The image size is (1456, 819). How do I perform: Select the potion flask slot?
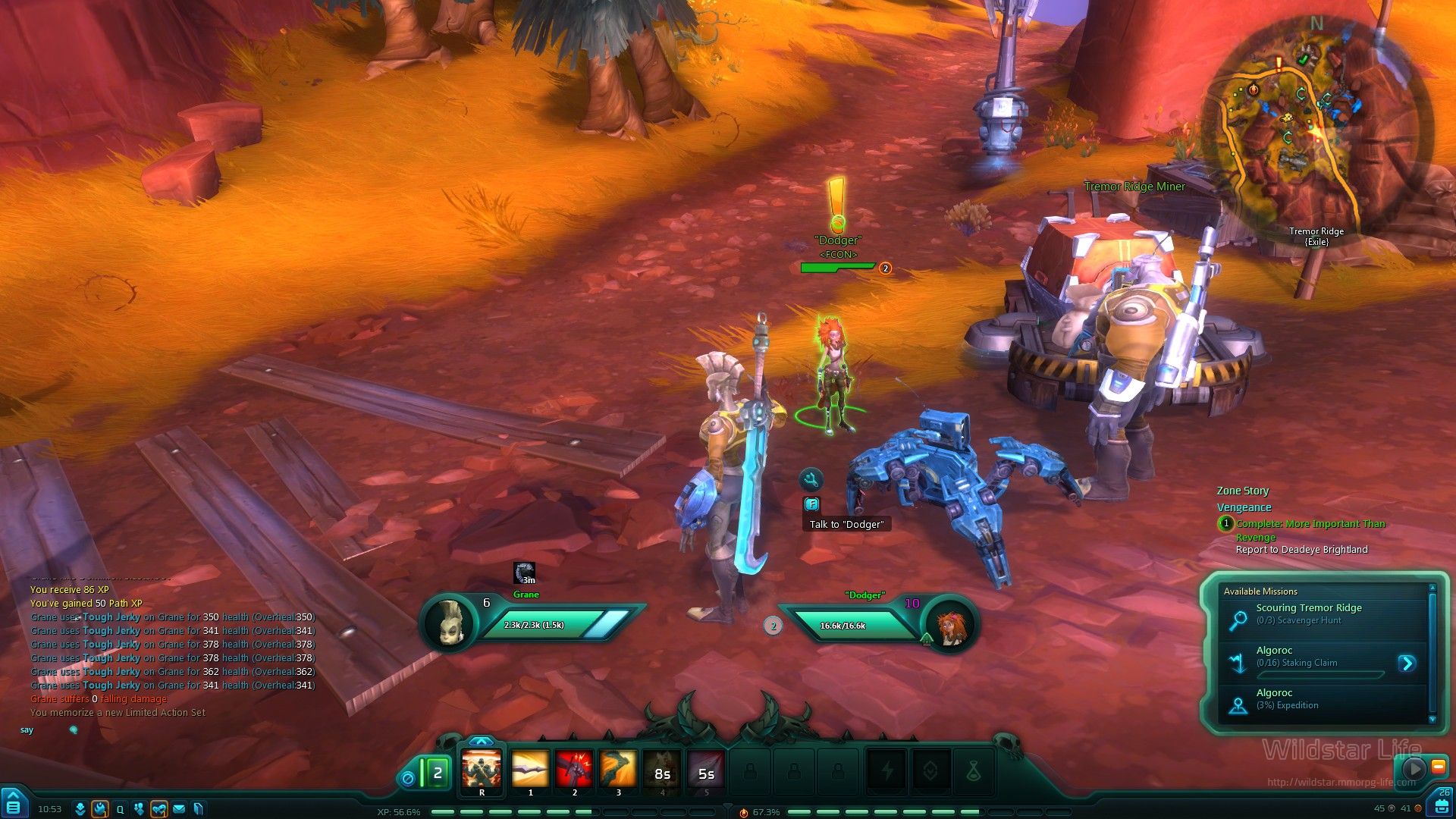974,772
